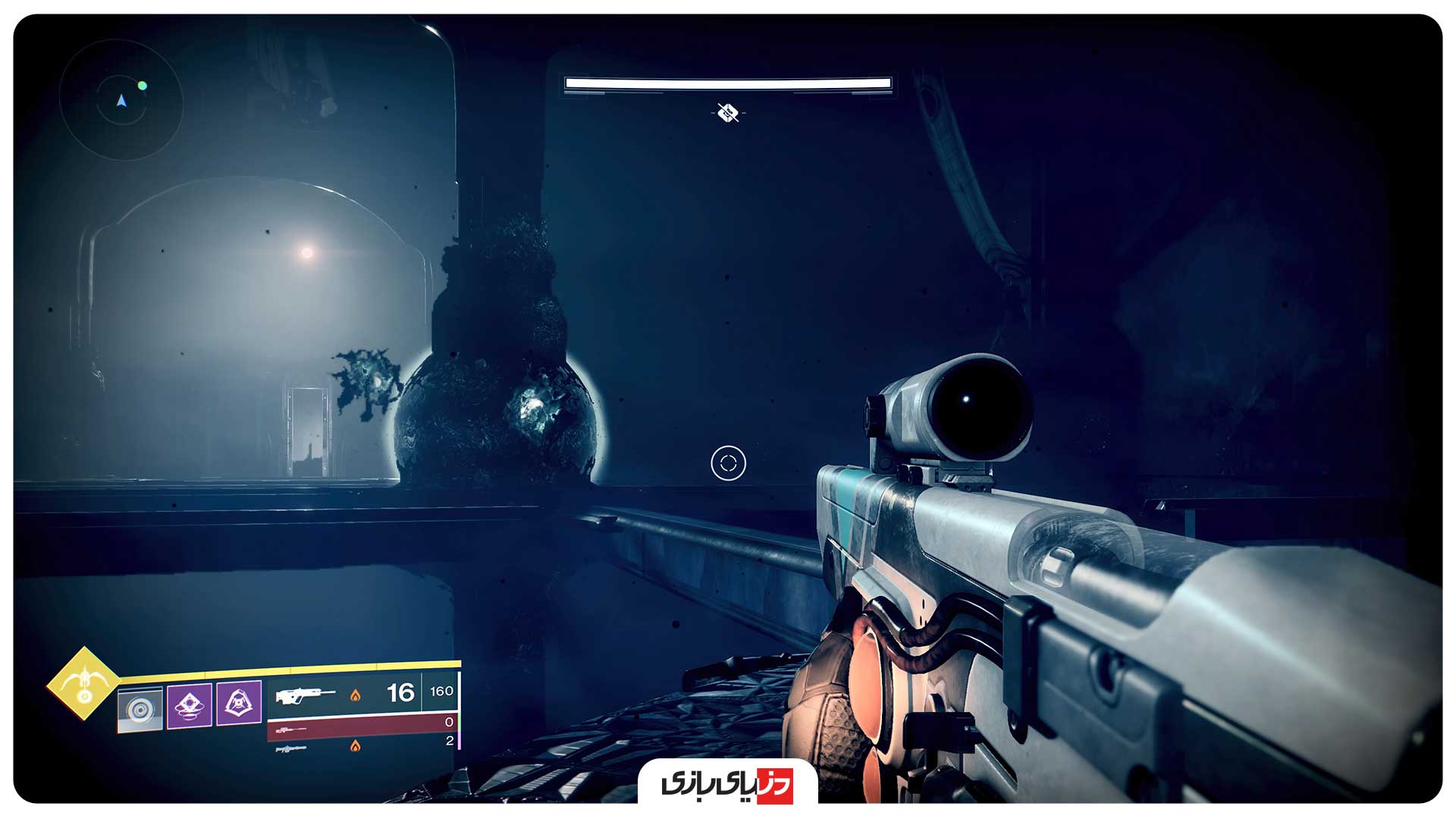Select the solar flame damage icon beside ammo
This screenshot has height=819, width=1456.
click(357, 696)
